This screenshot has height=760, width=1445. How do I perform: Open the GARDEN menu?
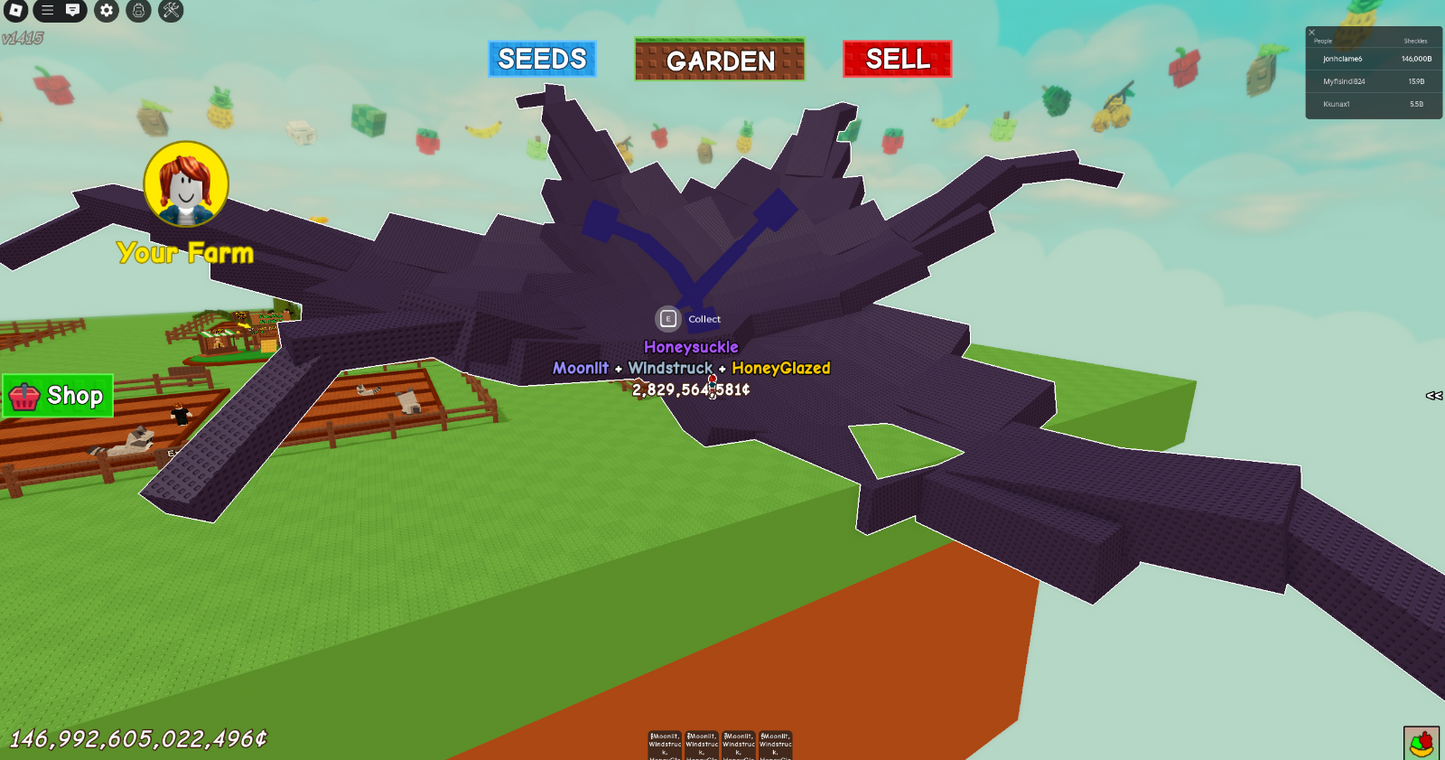coord(719,59)
